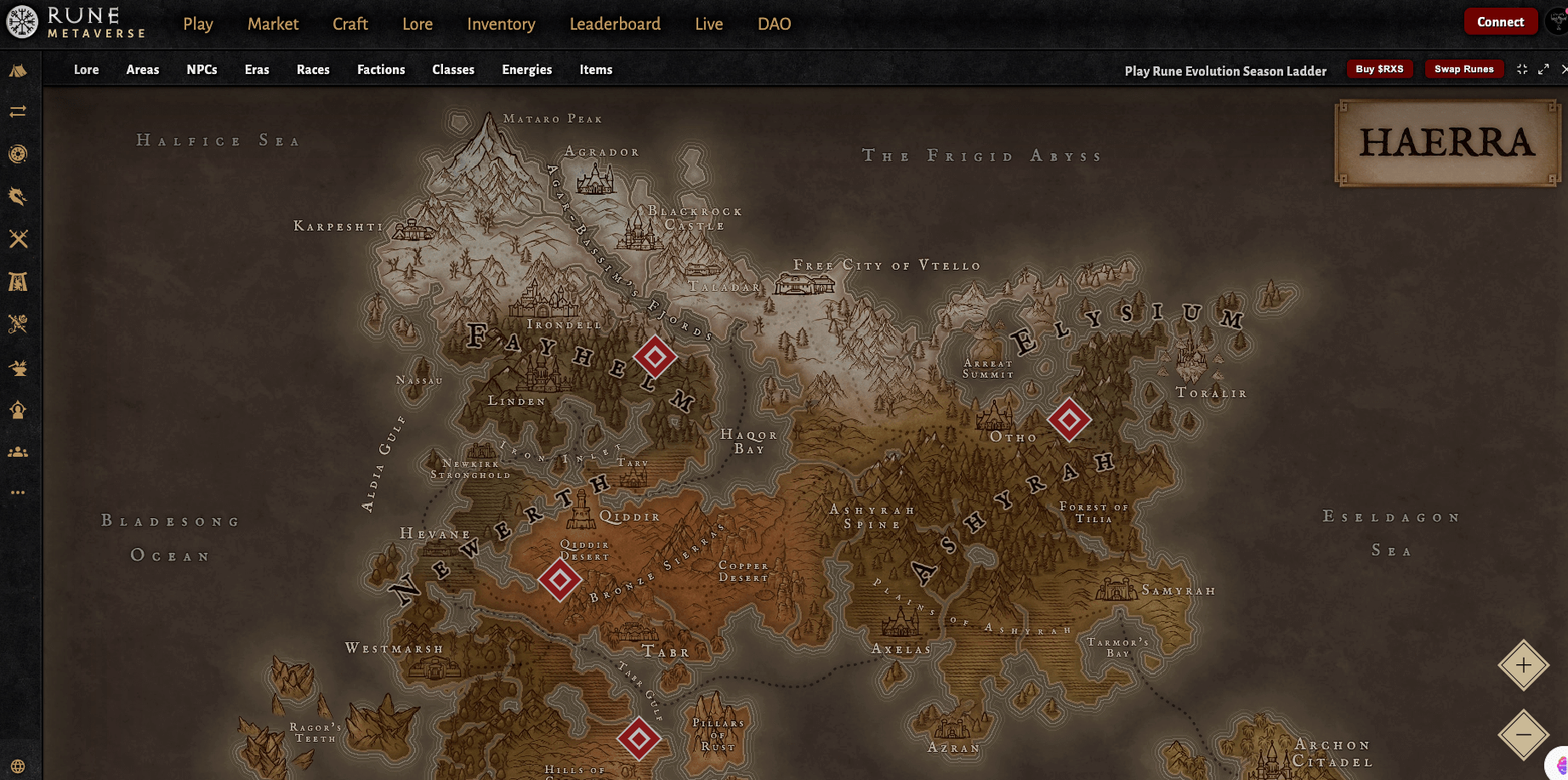
Task: Click the Buy $RXS button
Action: point(1379,69)
